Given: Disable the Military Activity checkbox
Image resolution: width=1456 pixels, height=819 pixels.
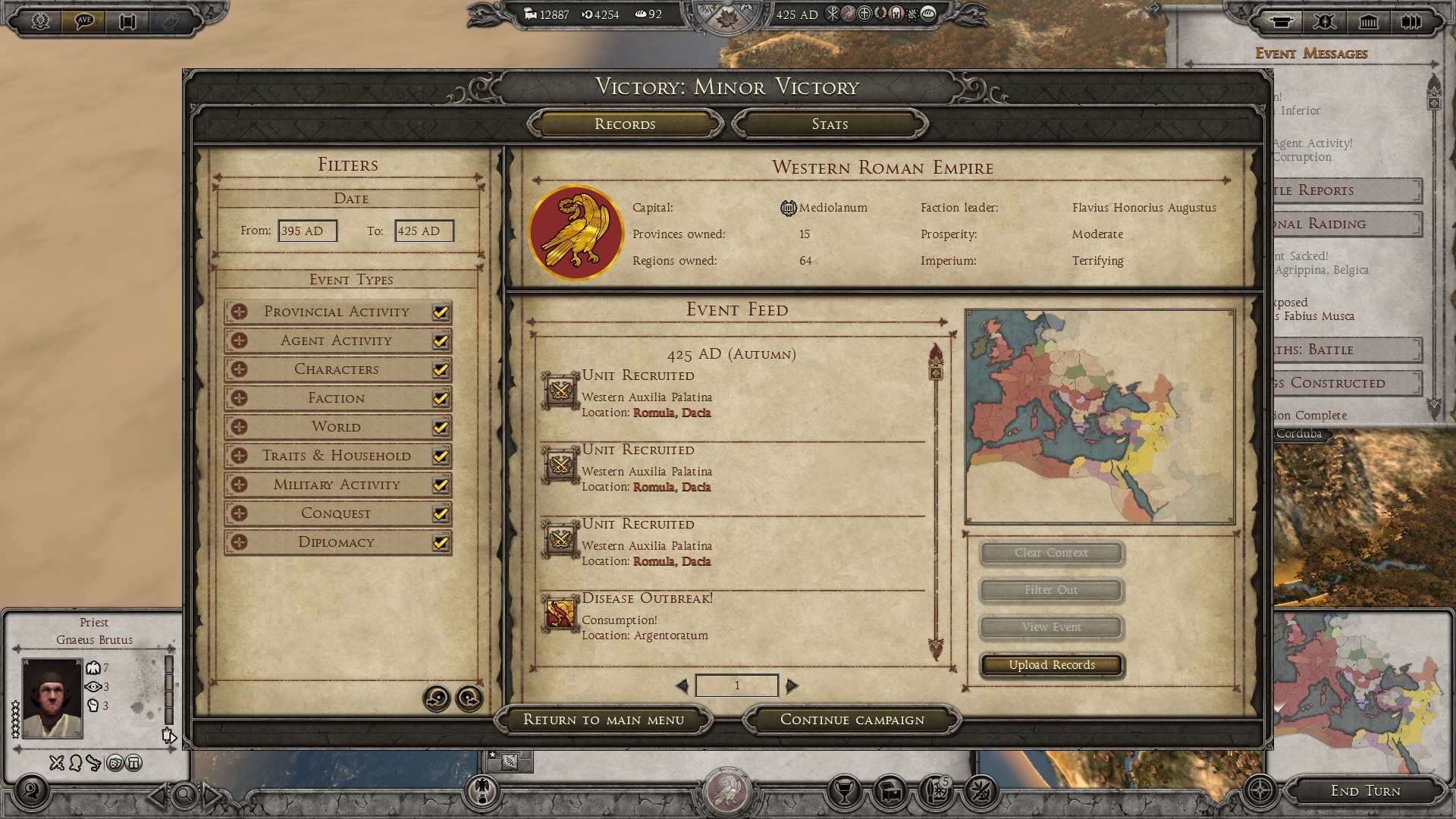Looking at the screenshot, I should point(440,485).
